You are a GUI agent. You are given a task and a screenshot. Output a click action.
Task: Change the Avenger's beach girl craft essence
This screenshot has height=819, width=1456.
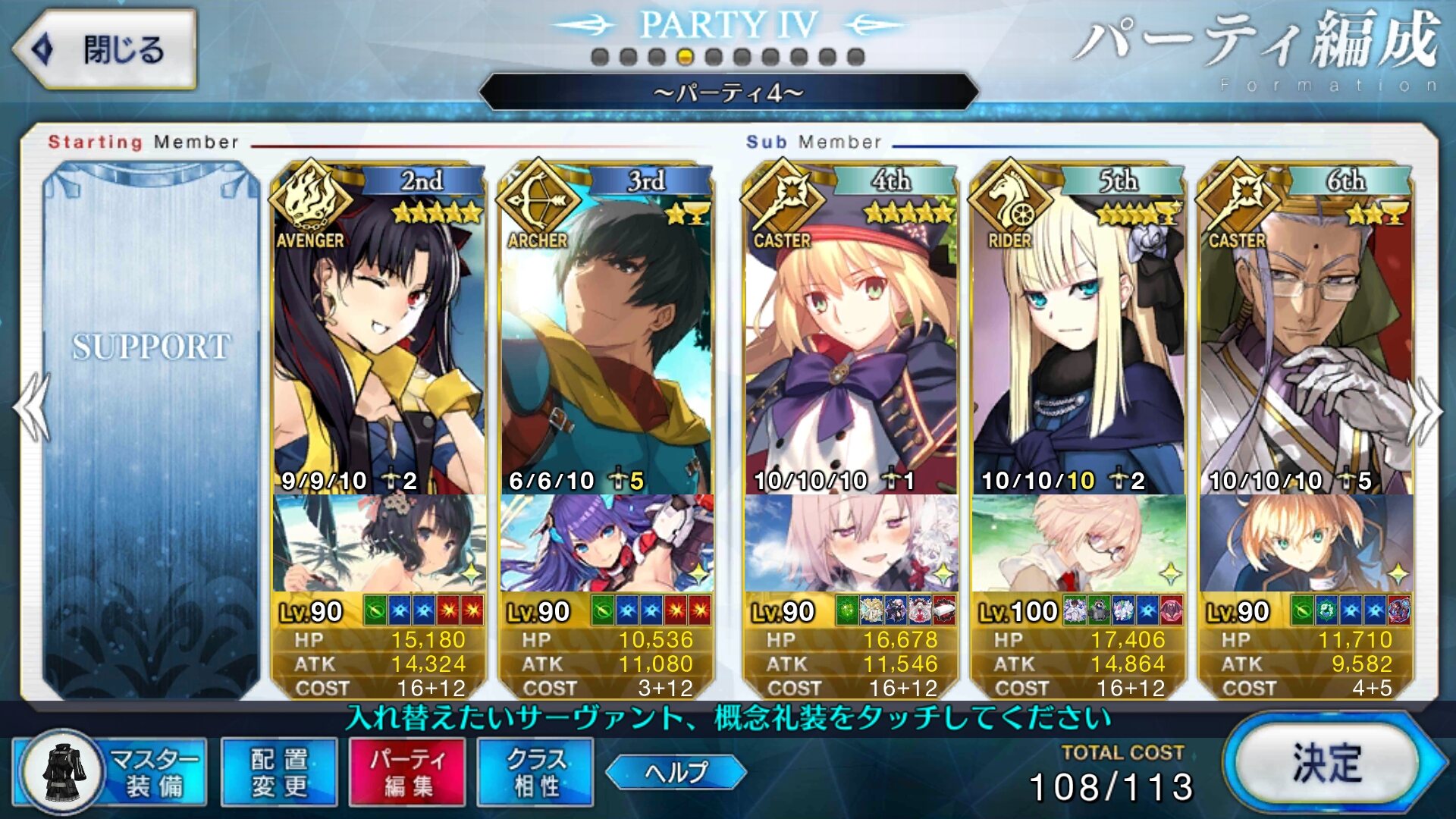(x=379, y=543)
